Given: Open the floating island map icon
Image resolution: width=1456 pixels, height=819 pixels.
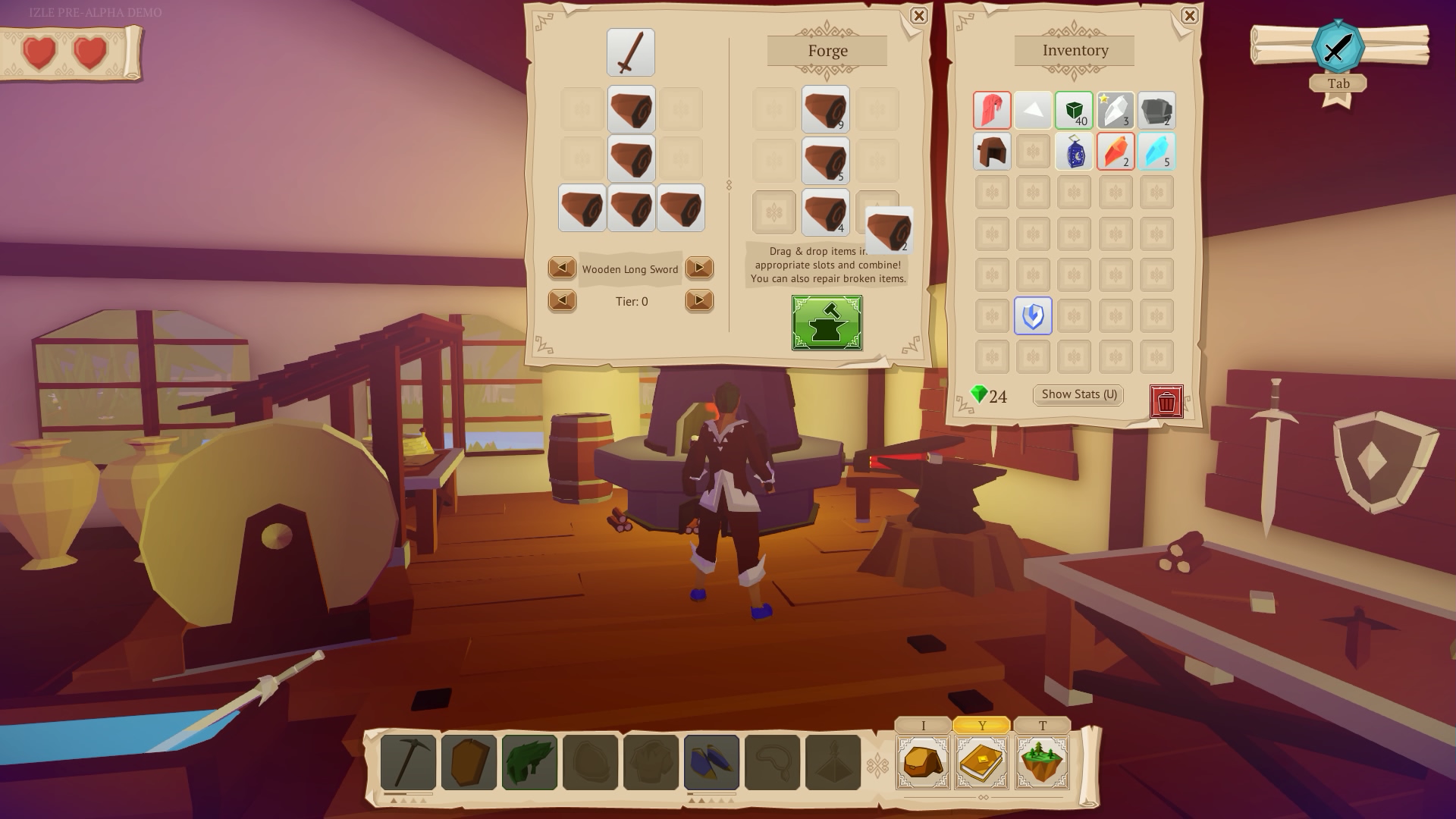Looking at the screenshot, I should coord(1042,761).
